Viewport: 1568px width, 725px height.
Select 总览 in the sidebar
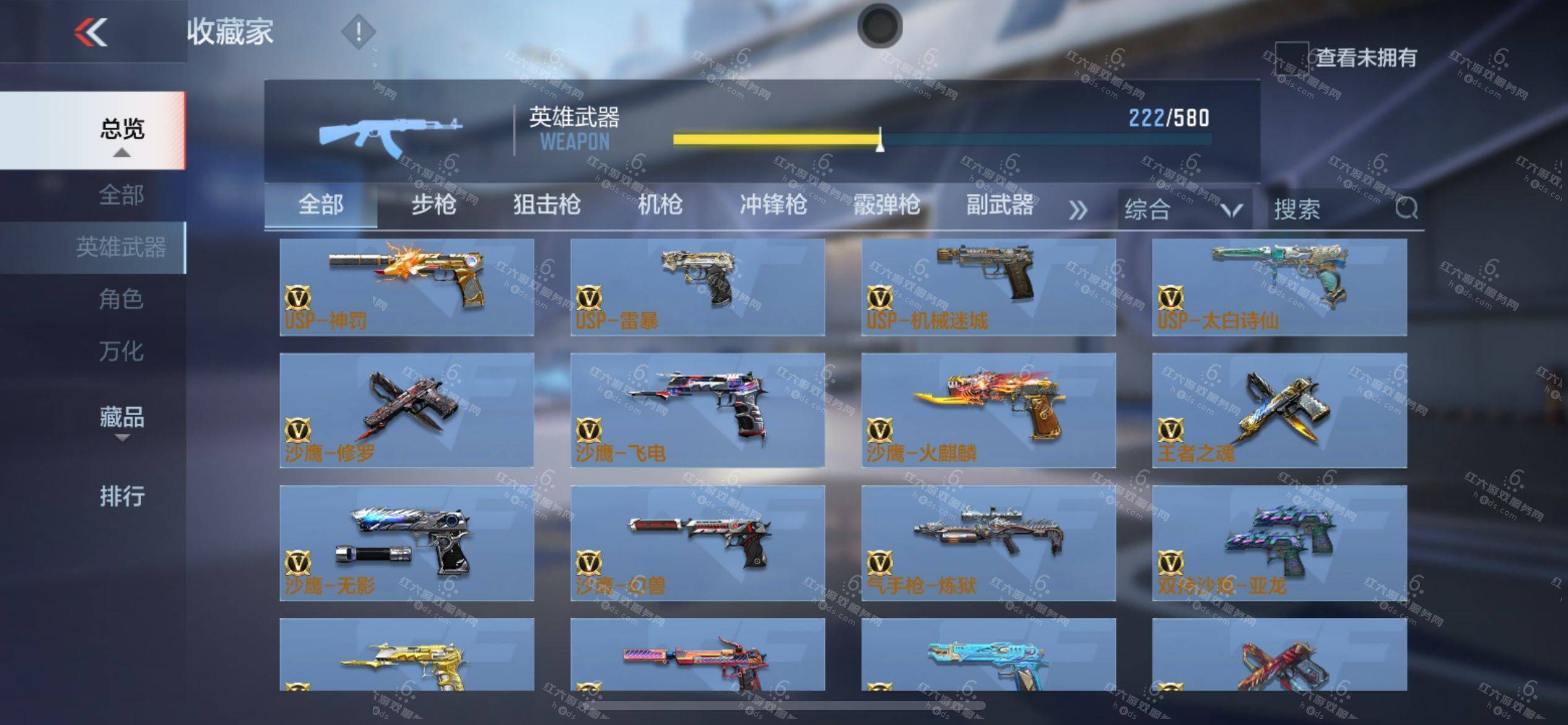pos(122,130)
